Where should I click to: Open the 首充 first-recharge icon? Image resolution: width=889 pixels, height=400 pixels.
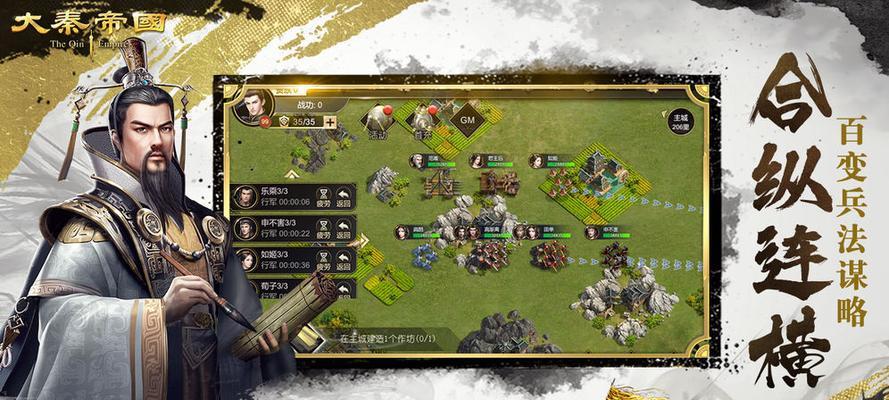[x=424, y=119]
